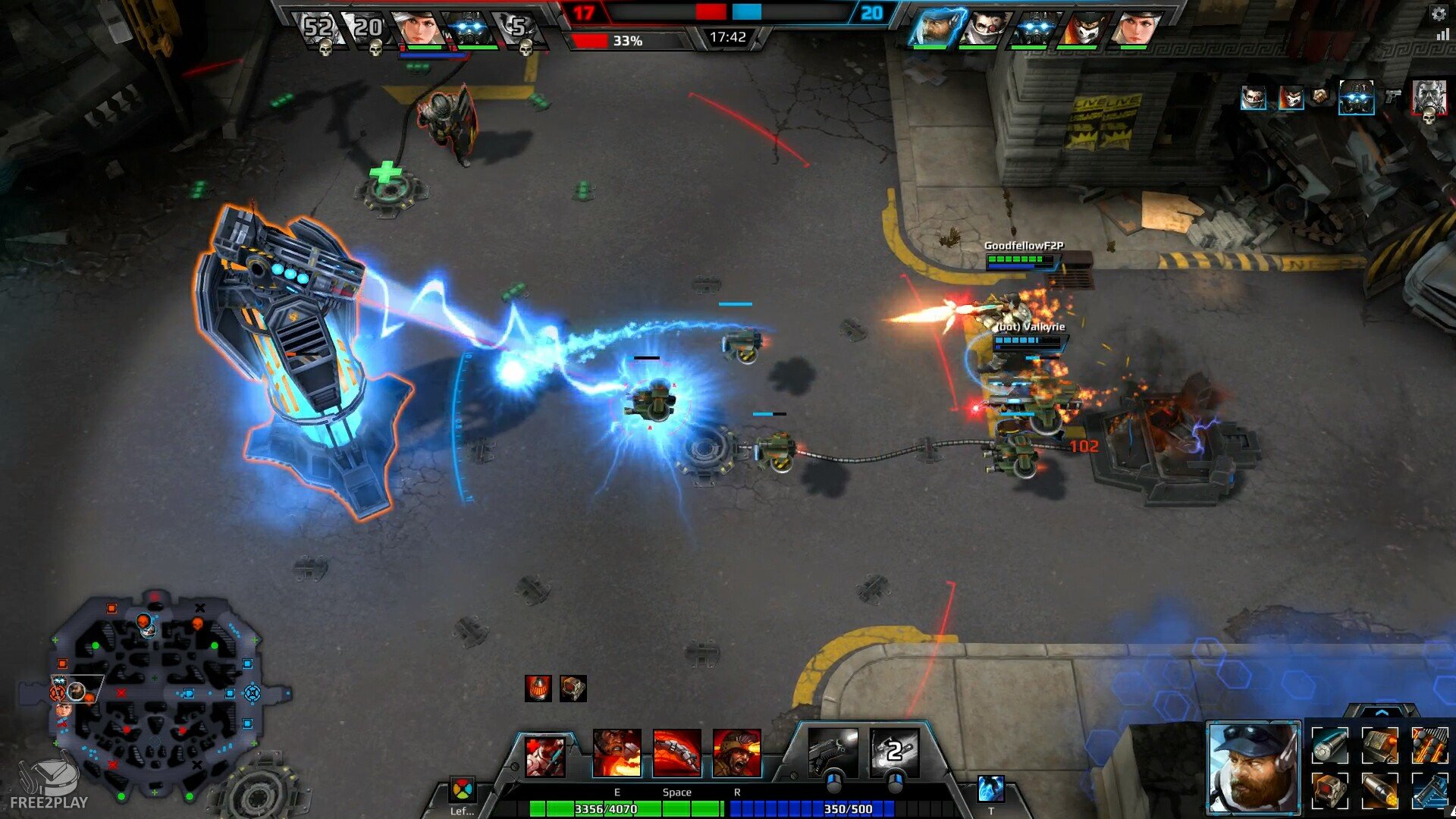Open the four-colored wheel menu icon
The width and height of the screenshot is (1456, 819).
462,790
